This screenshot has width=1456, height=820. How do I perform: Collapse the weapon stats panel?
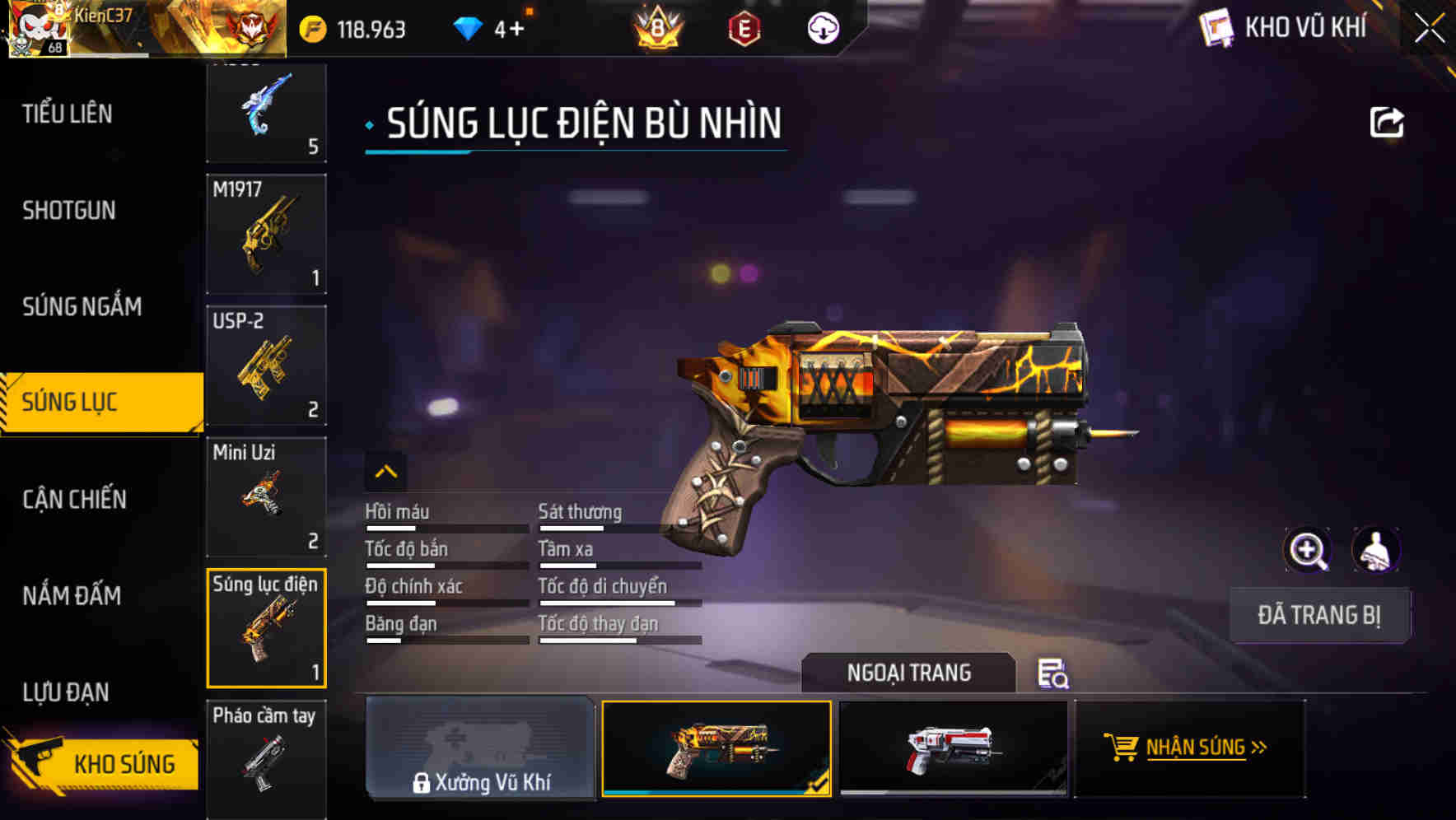click(x=385, y=471)
